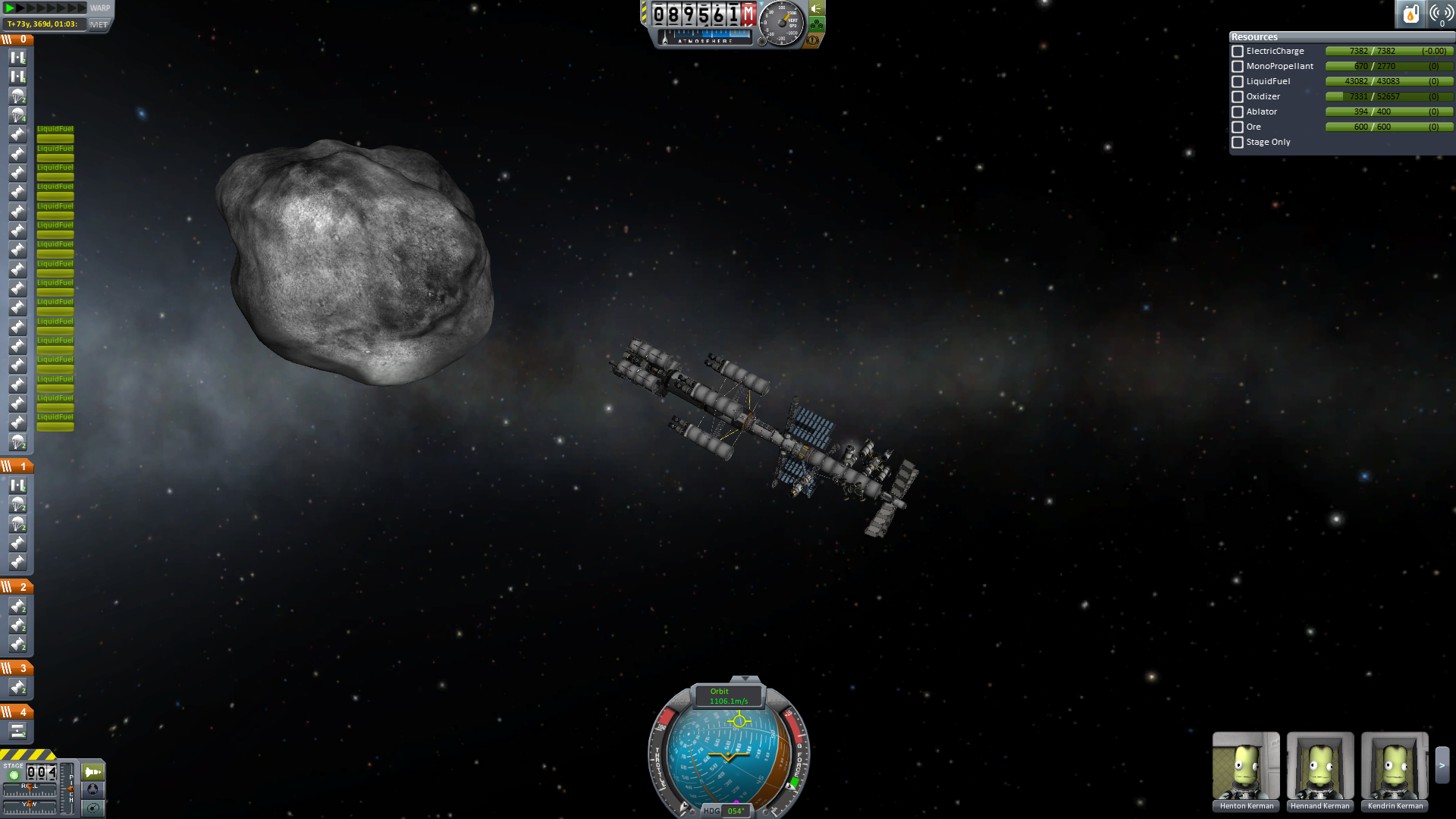The image size is (1456, 819).
Task: Toggle the lights button beside the altimeter
Action: tap(817, 8)
